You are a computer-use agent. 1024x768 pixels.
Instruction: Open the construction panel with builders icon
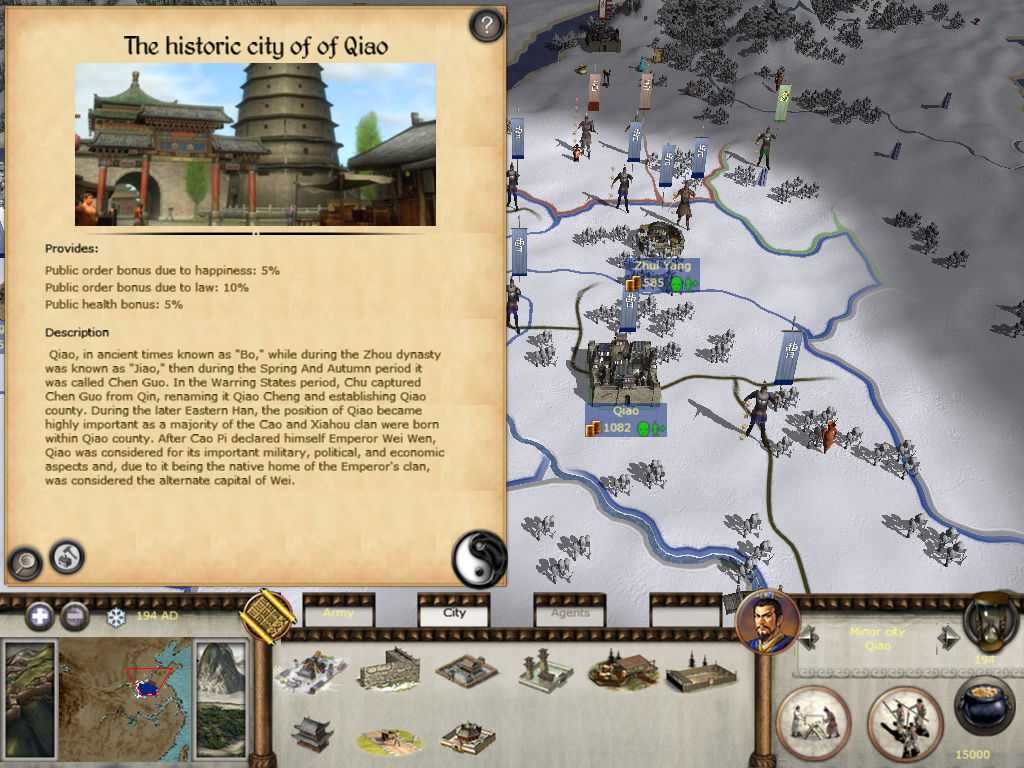(x=813, y=722)
